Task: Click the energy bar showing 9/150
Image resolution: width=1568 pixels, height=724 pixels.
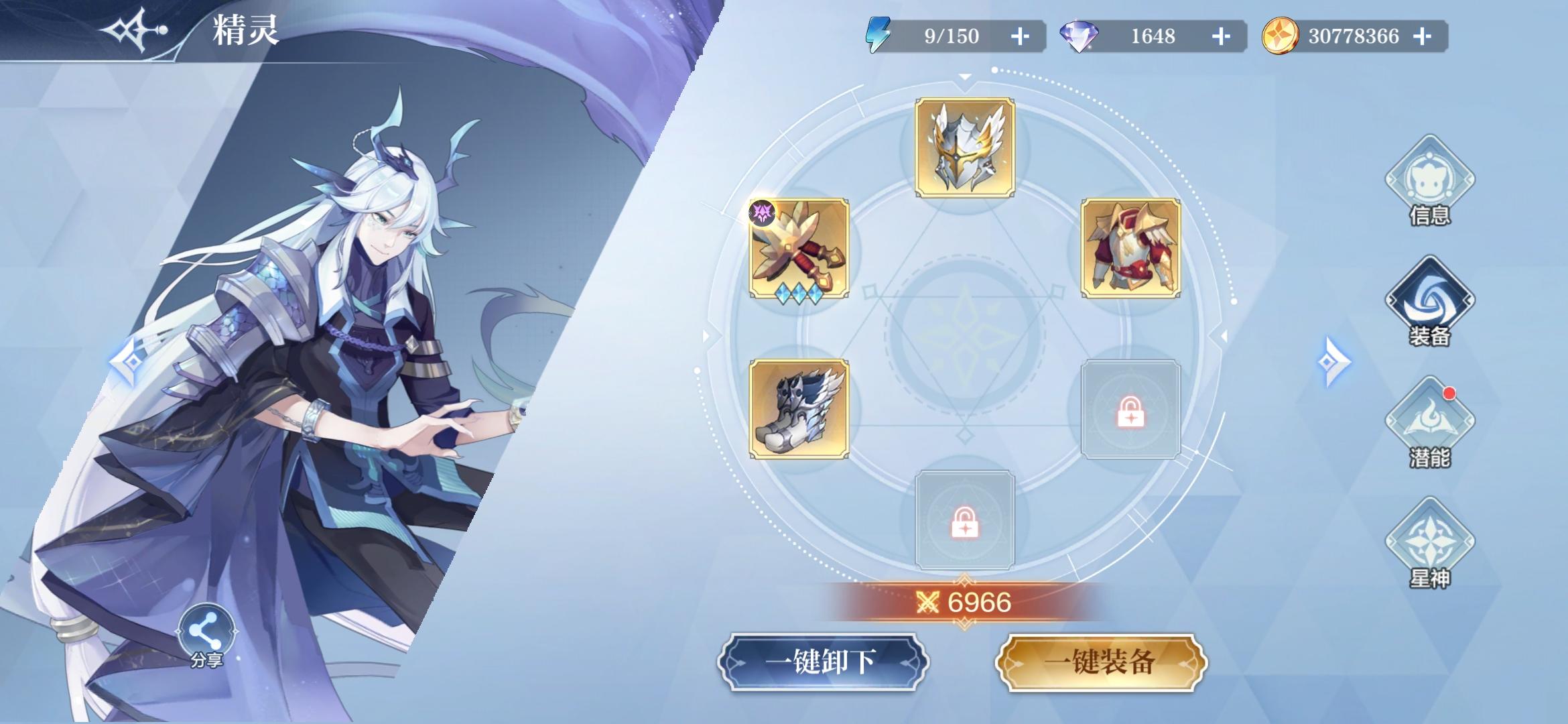Action: pos(952,37)
